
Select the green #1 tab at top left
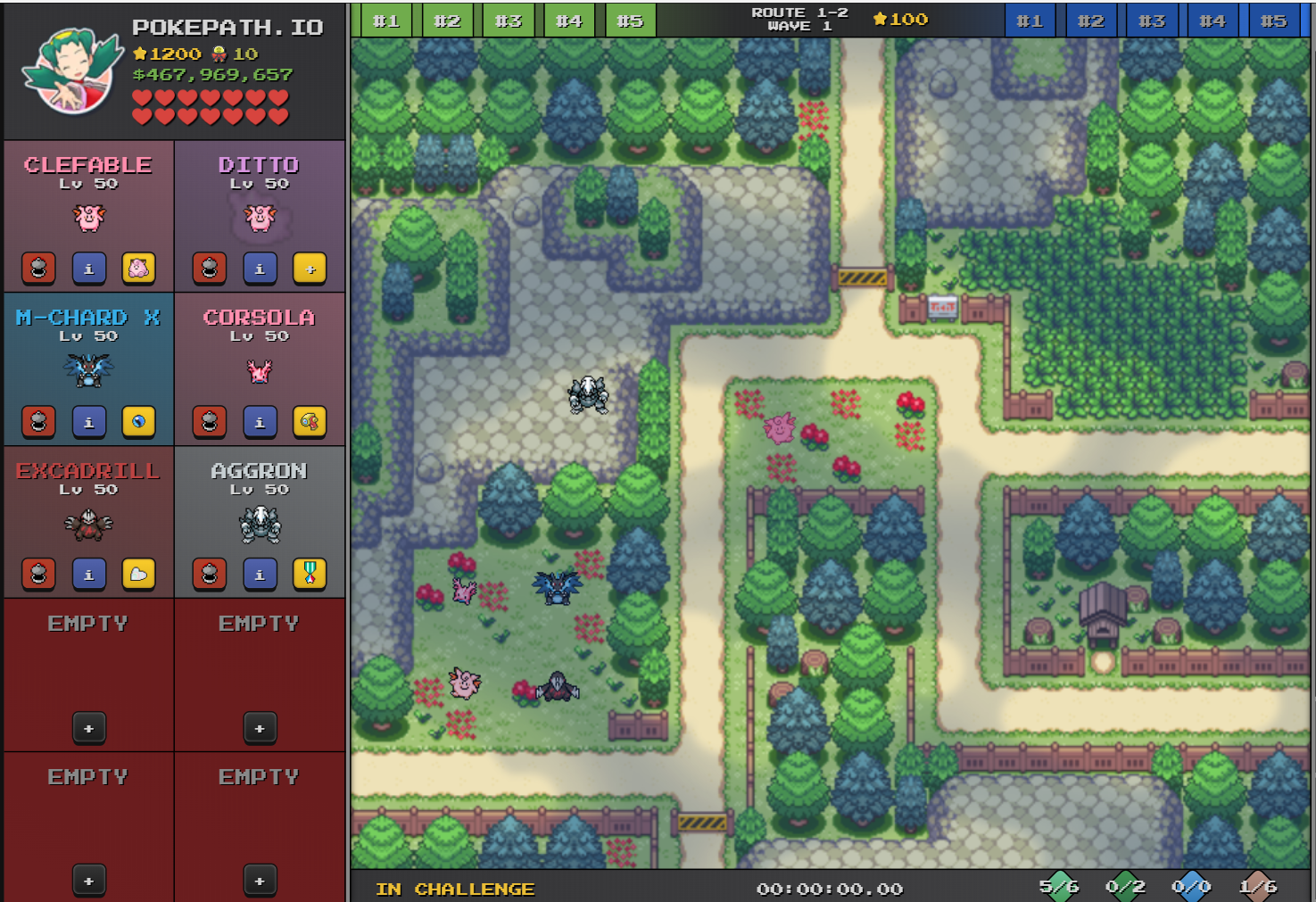pyautogui.click(x=387, y=20)
